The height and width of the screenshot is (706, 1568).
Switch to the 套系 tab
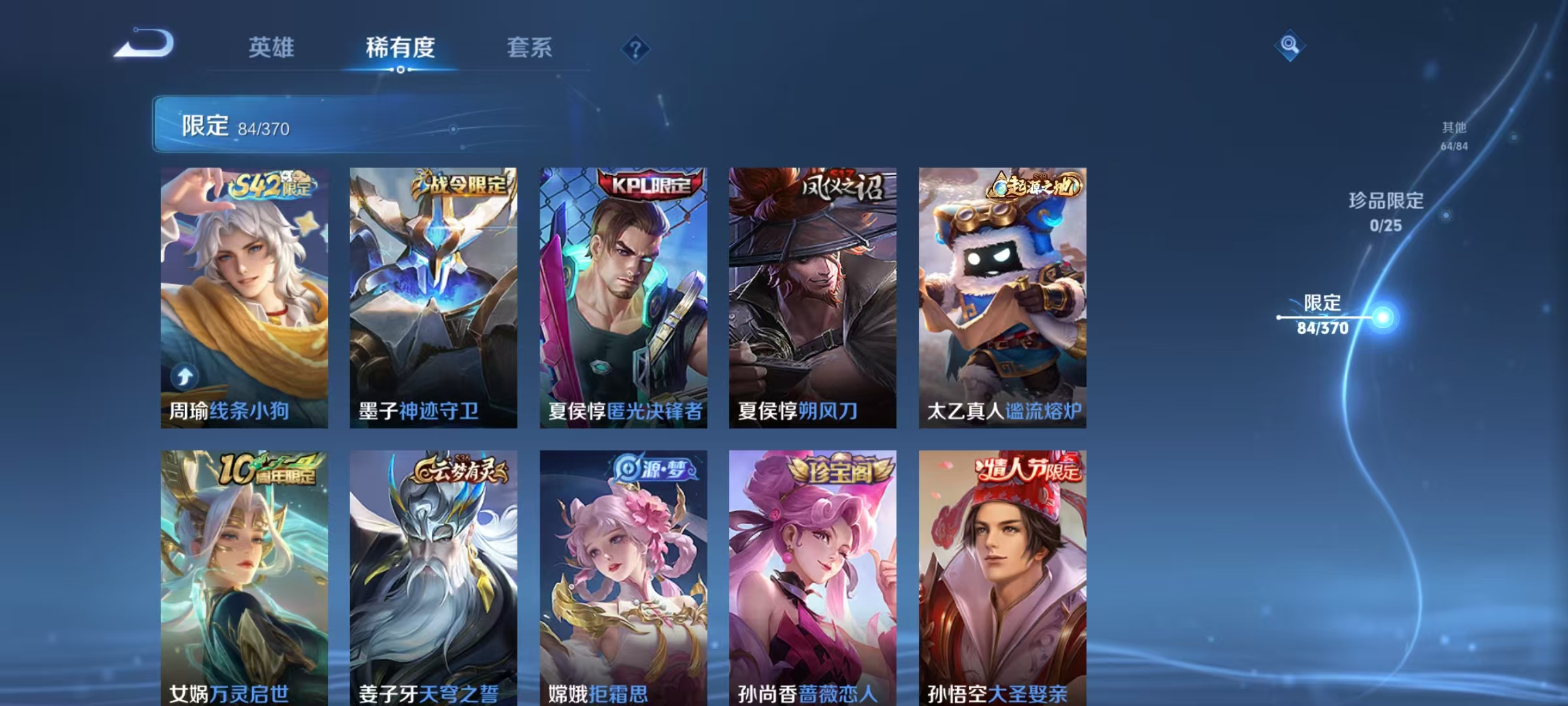(x=531, y=48)
